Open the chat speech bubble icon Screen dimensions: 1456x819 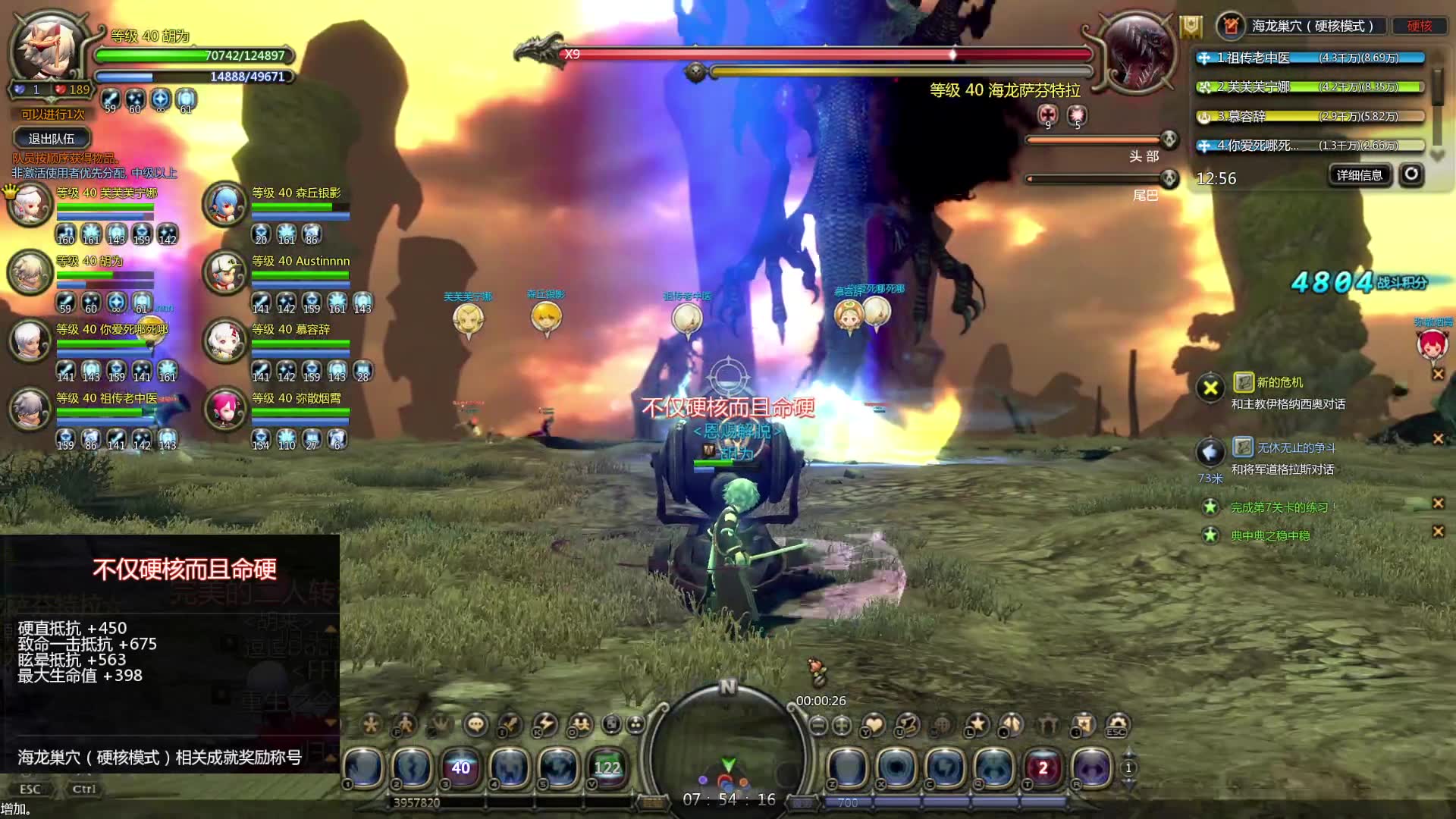[476, 725]
